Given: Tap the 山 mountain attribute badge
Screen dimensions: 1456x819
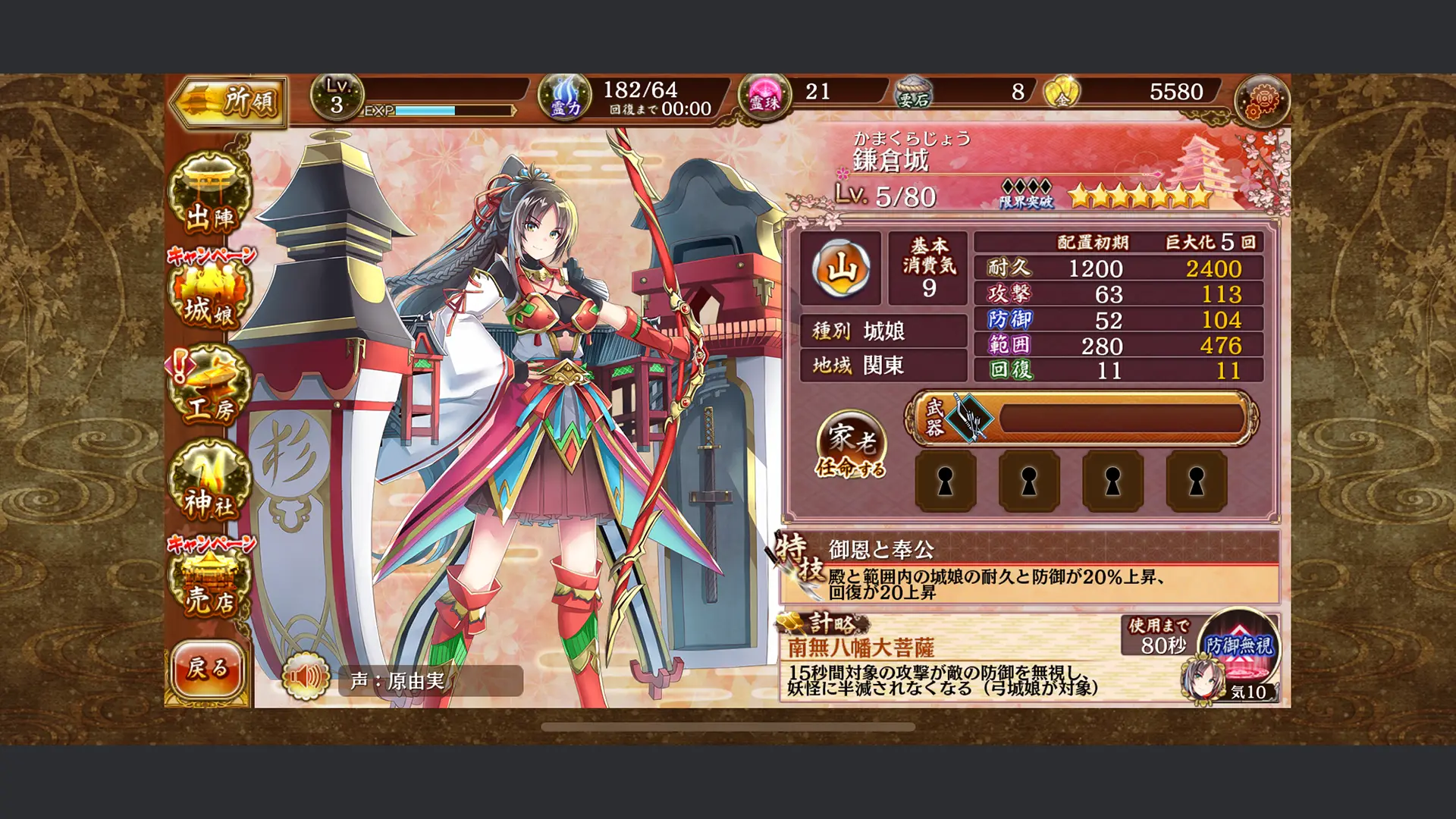Looking at the screenshot, I should click(x=840, y=268).
